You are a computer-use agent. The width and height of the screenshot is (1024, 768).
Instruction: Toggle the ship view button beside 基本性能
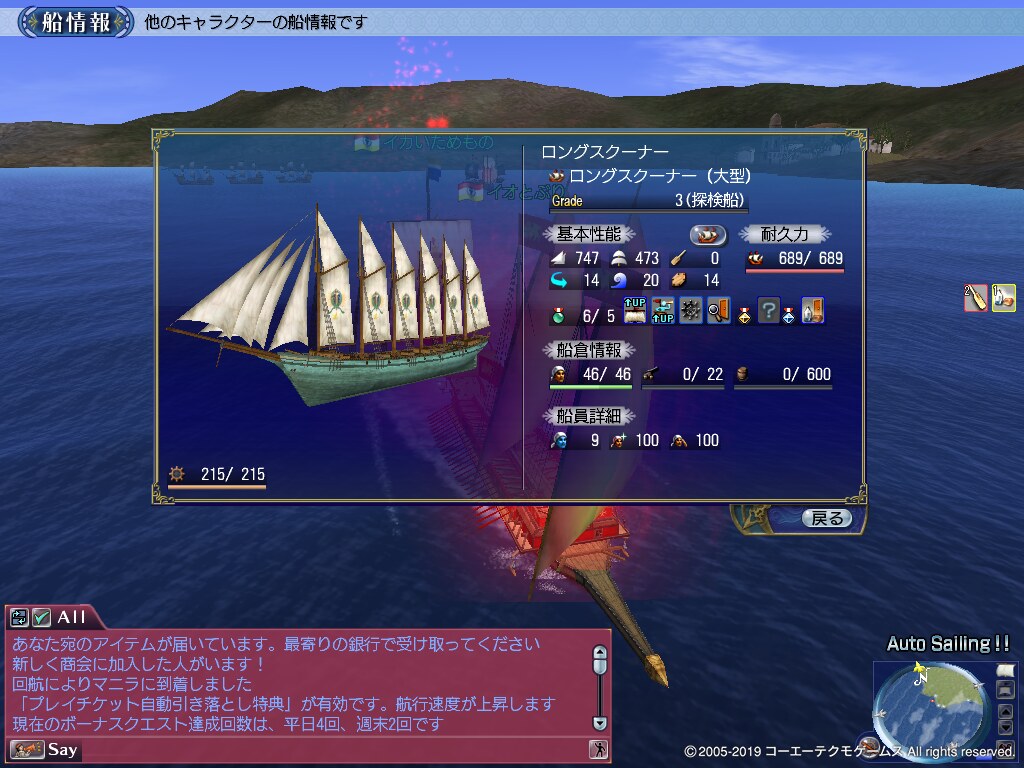pyautogui.click(x=709, y=235)
